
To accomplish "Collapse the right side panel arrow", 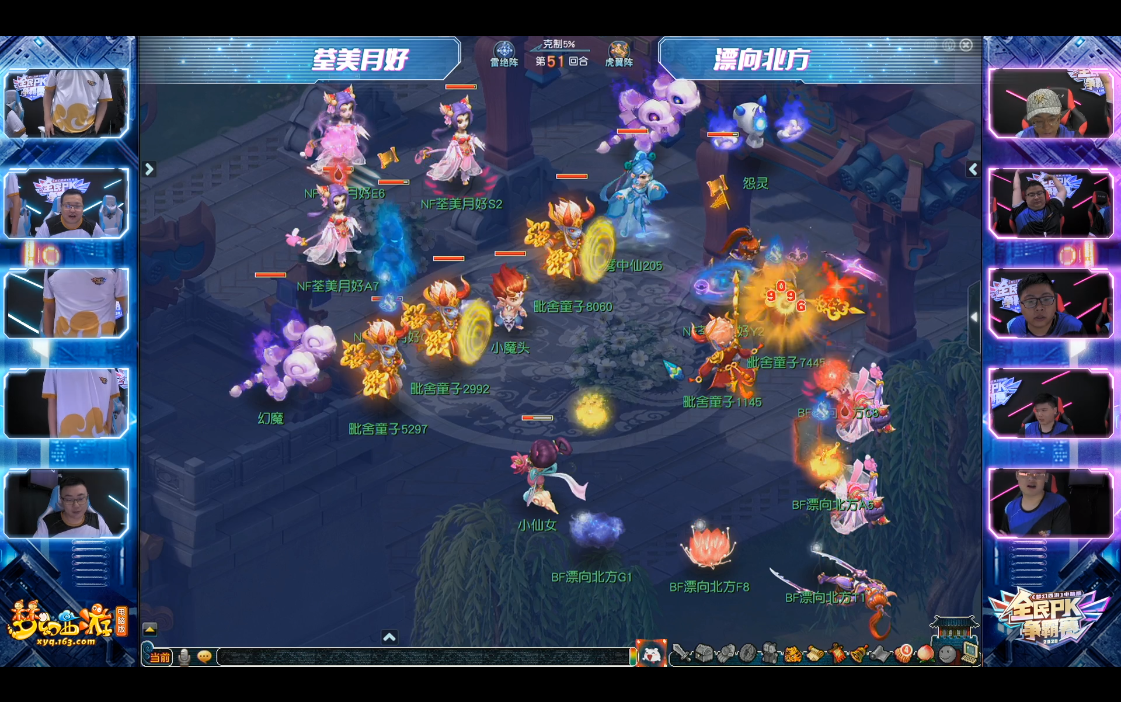I will pyautogui.click(x=972, y=169).
